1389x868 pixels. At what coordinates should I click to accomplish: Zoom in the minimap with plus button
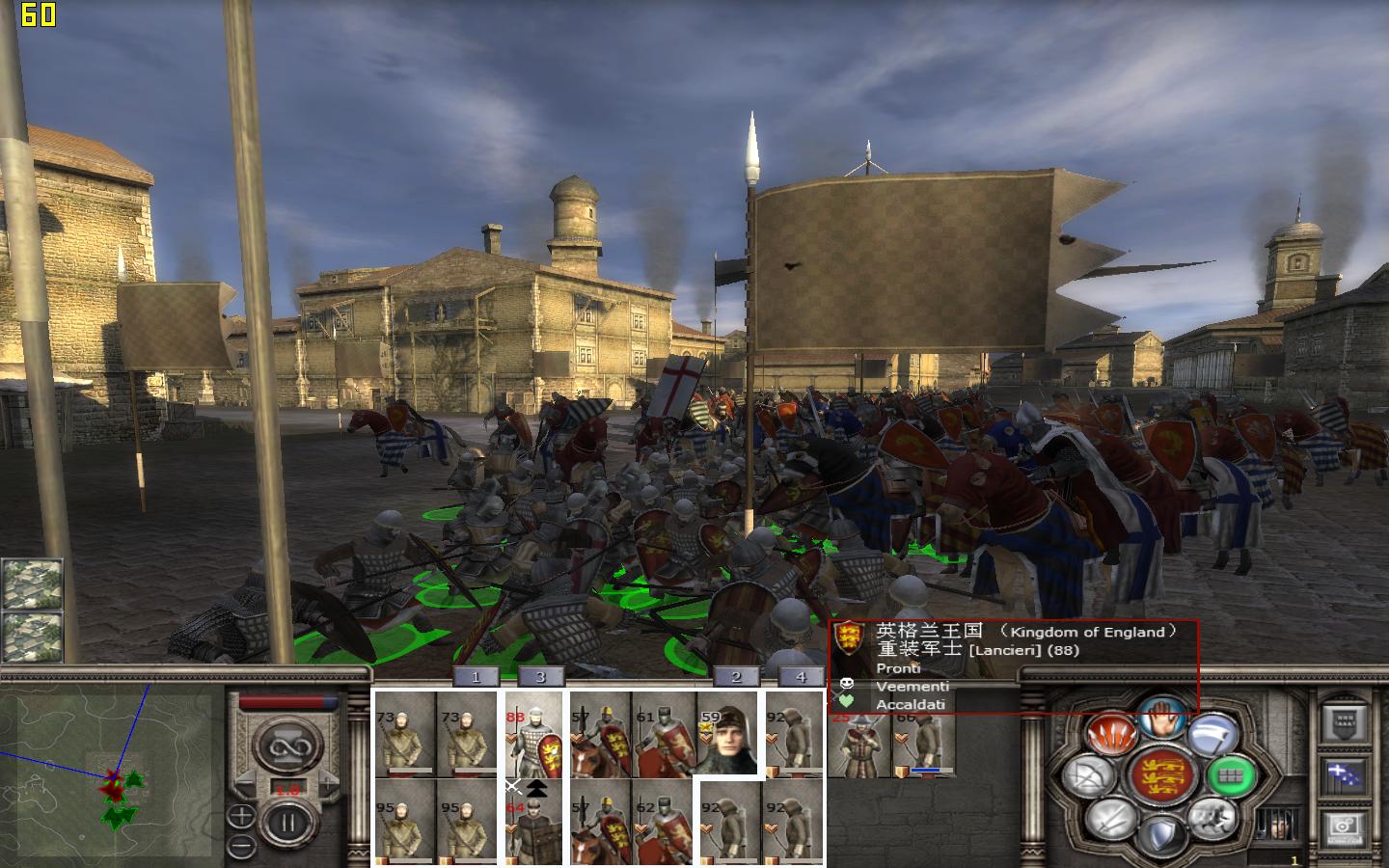click(x=241, y=816)
